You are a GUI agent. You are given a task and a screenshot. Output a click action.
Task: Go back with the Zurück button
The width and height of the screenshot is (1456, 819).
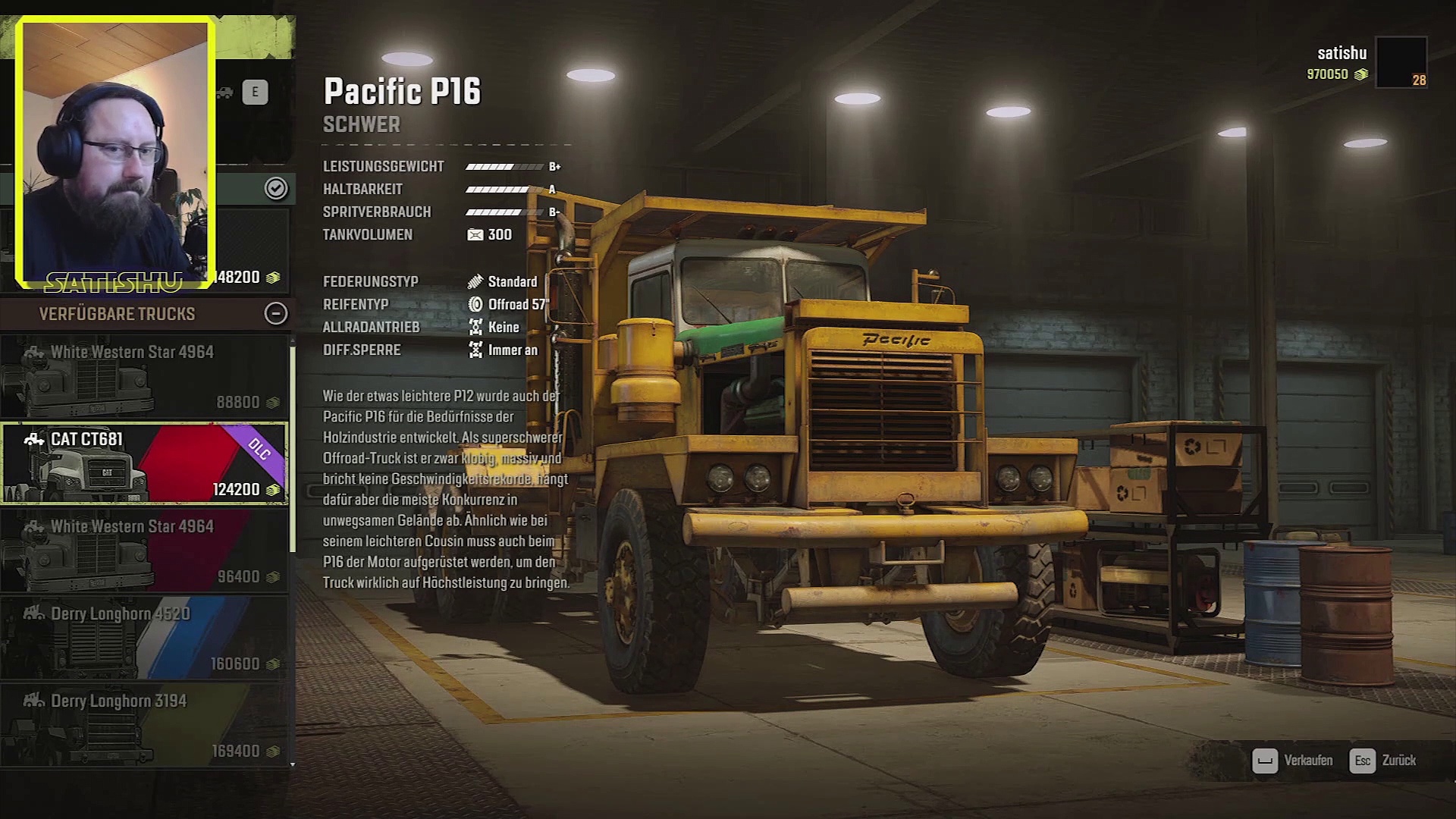coord(1385,761)
